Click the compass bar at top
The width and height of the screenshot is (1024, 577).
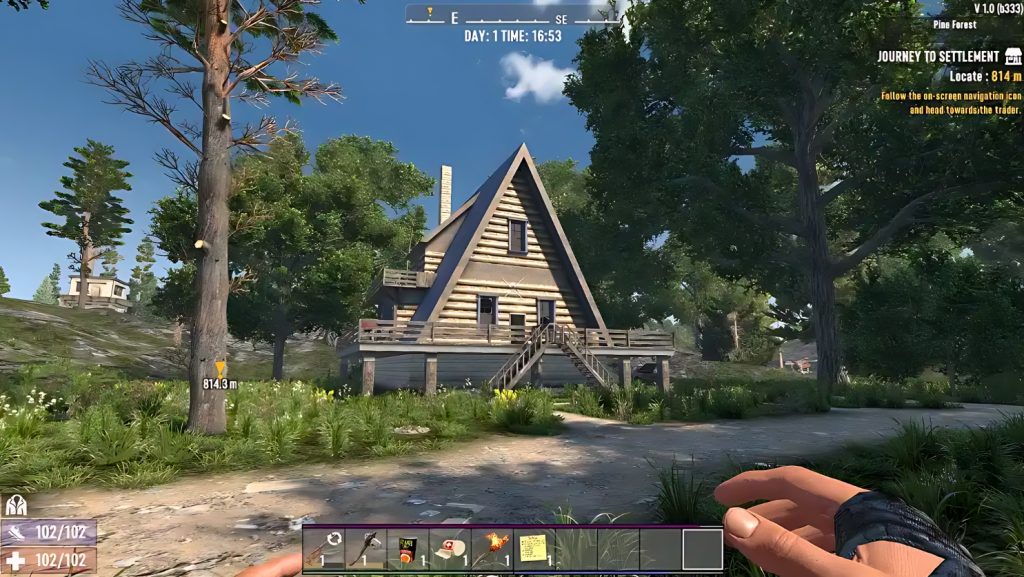coord(512,16)
